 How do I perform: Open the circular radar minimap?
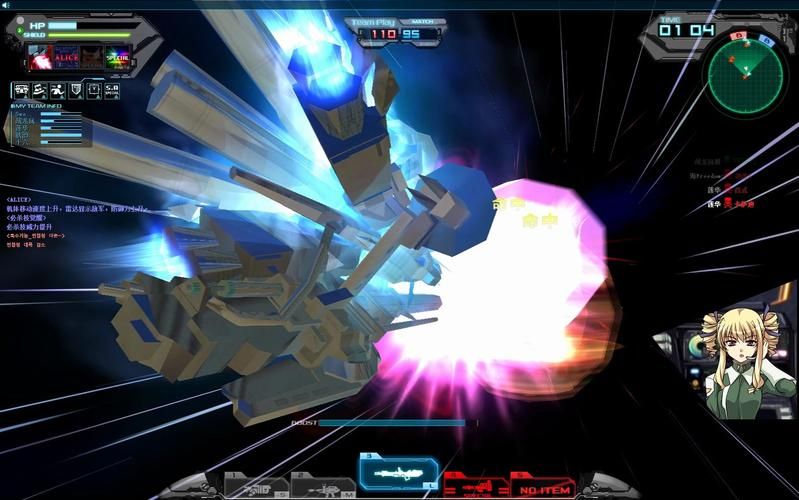(x=745, y=76)
